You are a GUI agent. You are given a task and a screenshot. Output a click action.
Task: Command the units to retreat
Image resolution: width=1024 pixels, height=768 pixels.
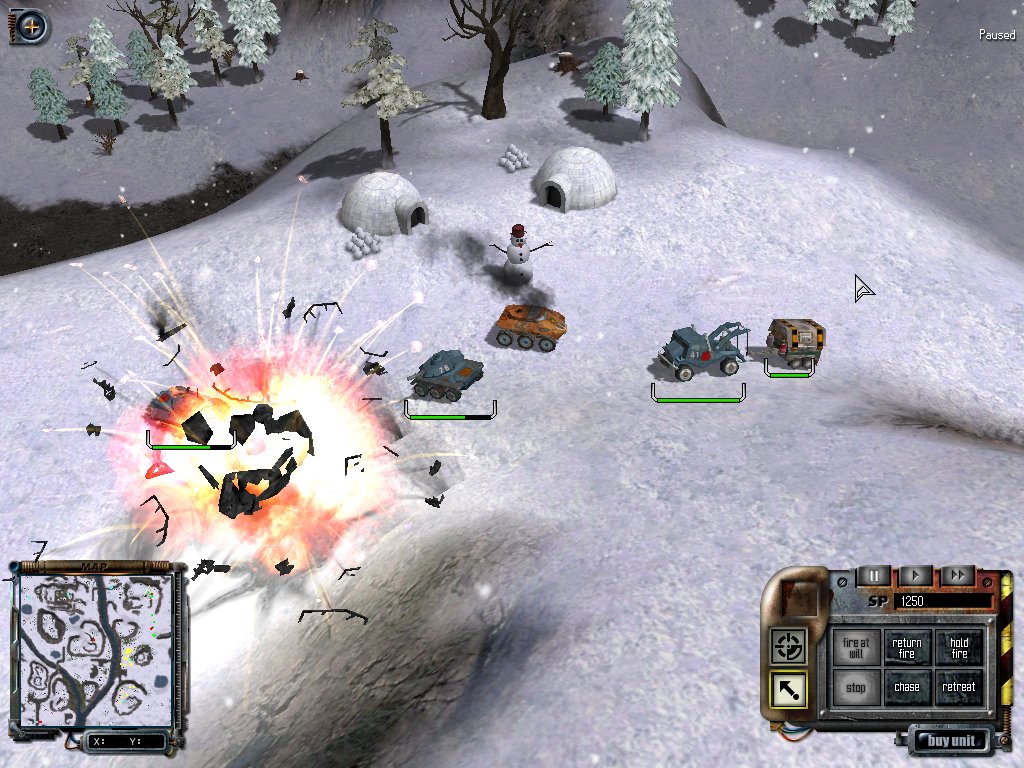click(x=959, y=688)
